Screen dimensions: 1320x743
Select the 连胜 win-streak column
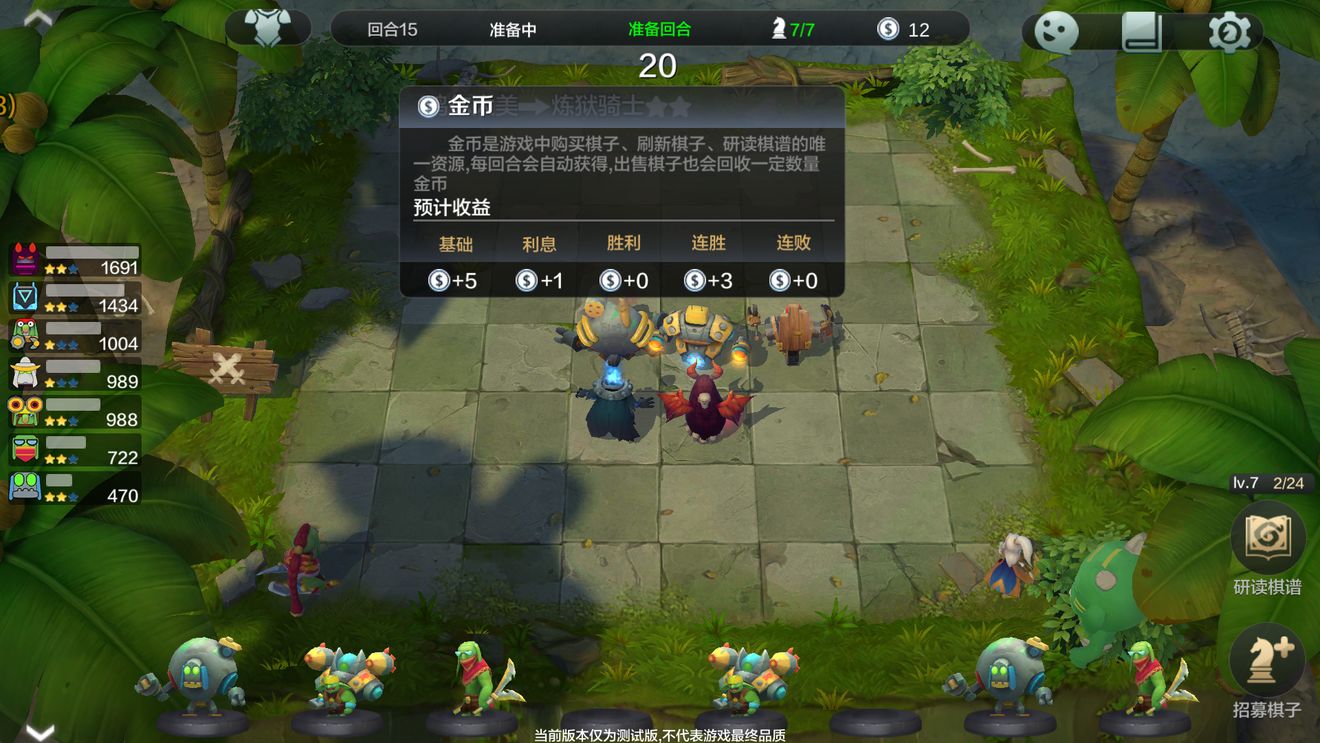pos(707,243)
